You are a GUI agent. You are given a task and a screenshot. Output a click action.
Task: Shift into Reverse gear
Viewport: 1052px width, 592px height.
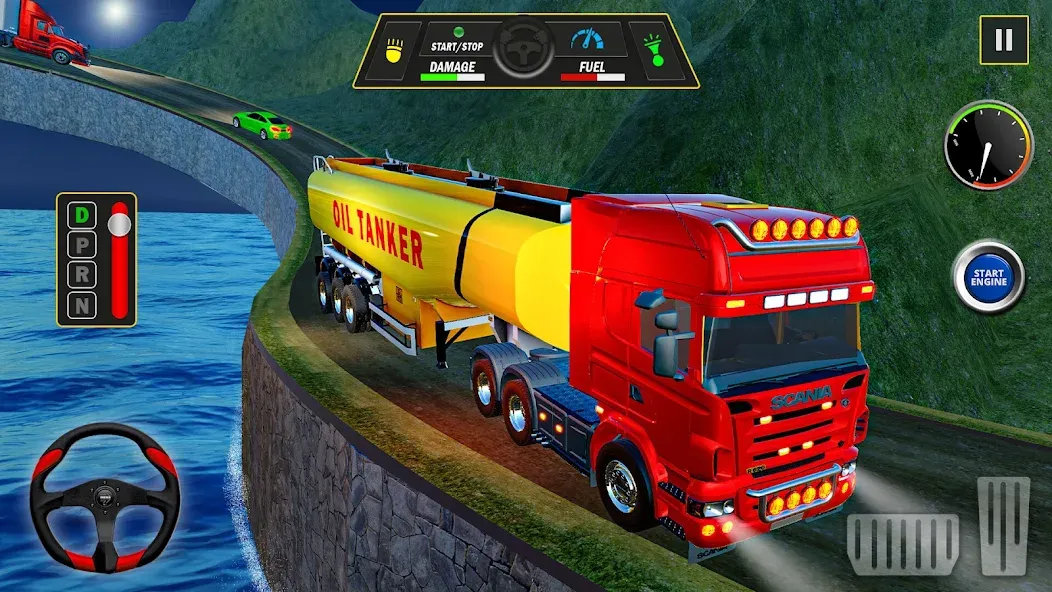(80, 275)
